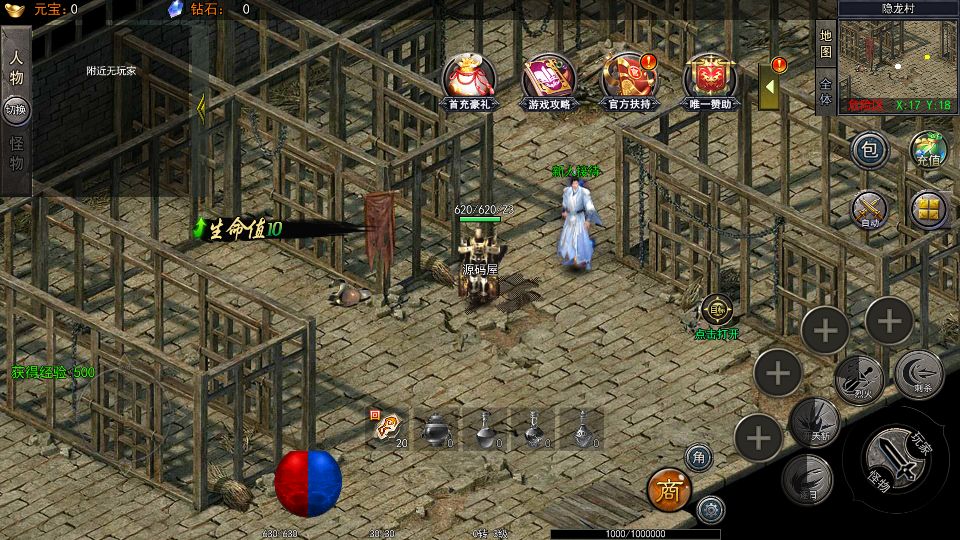960x540 pixels.
Task: Open the 充值 recharge shop
Action: tap(928, 151)
